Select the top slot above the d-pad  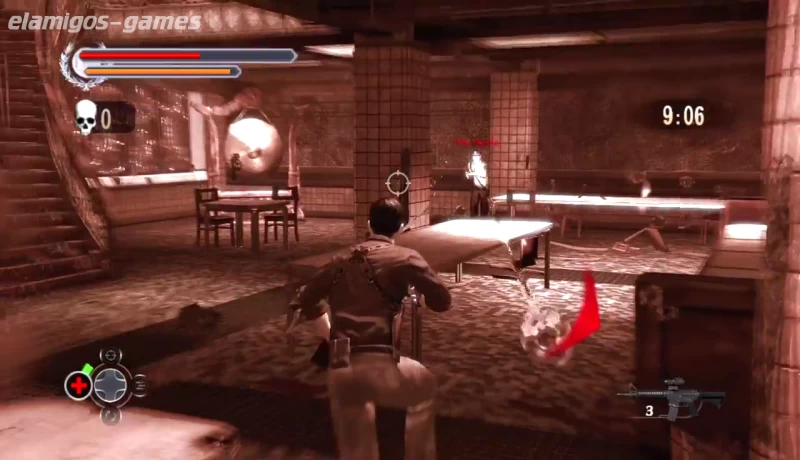(111, 355)
